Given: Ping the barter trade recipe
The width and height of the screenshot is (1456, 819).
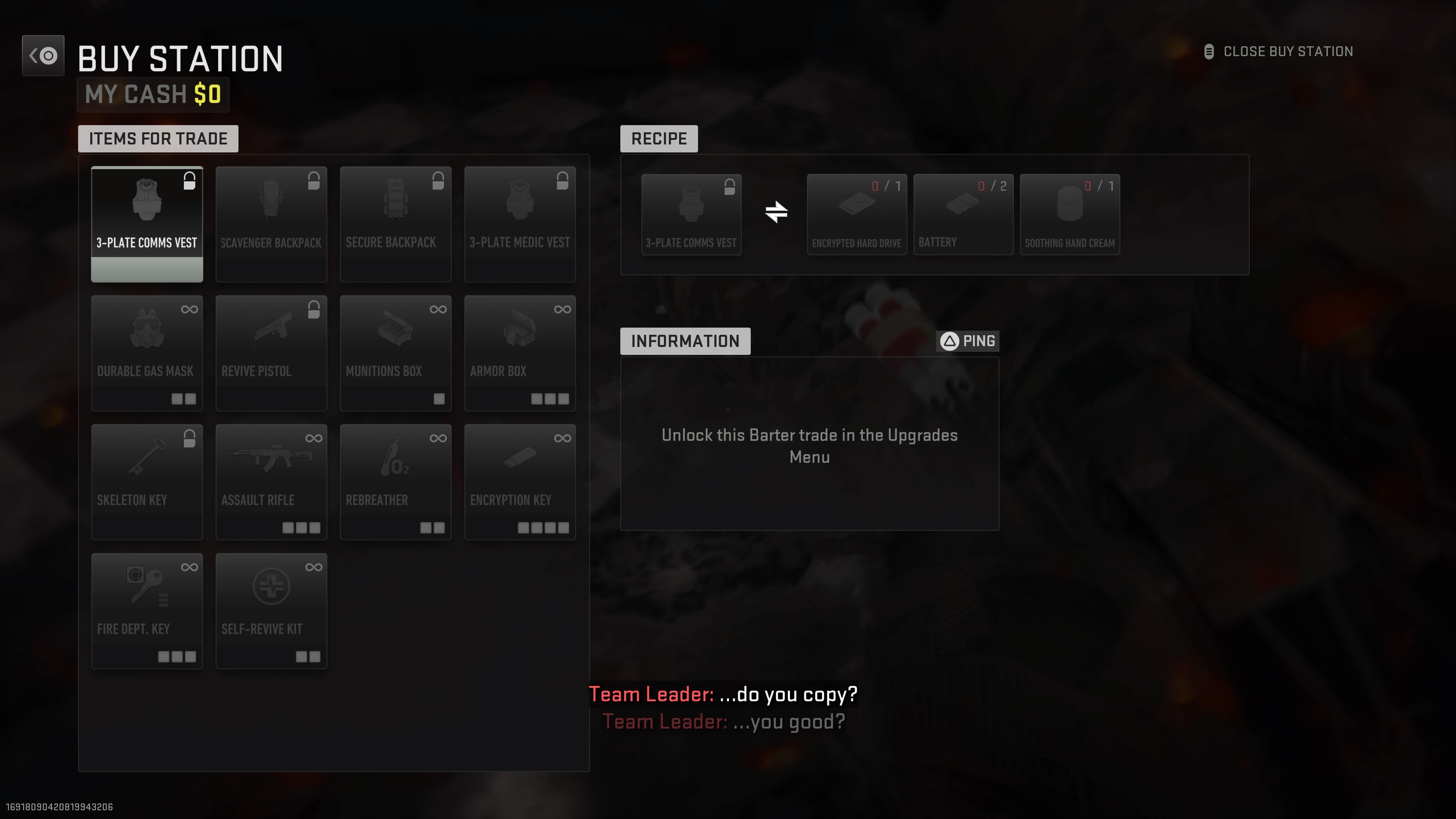Looking at the screenshot, I should [967, 340].
